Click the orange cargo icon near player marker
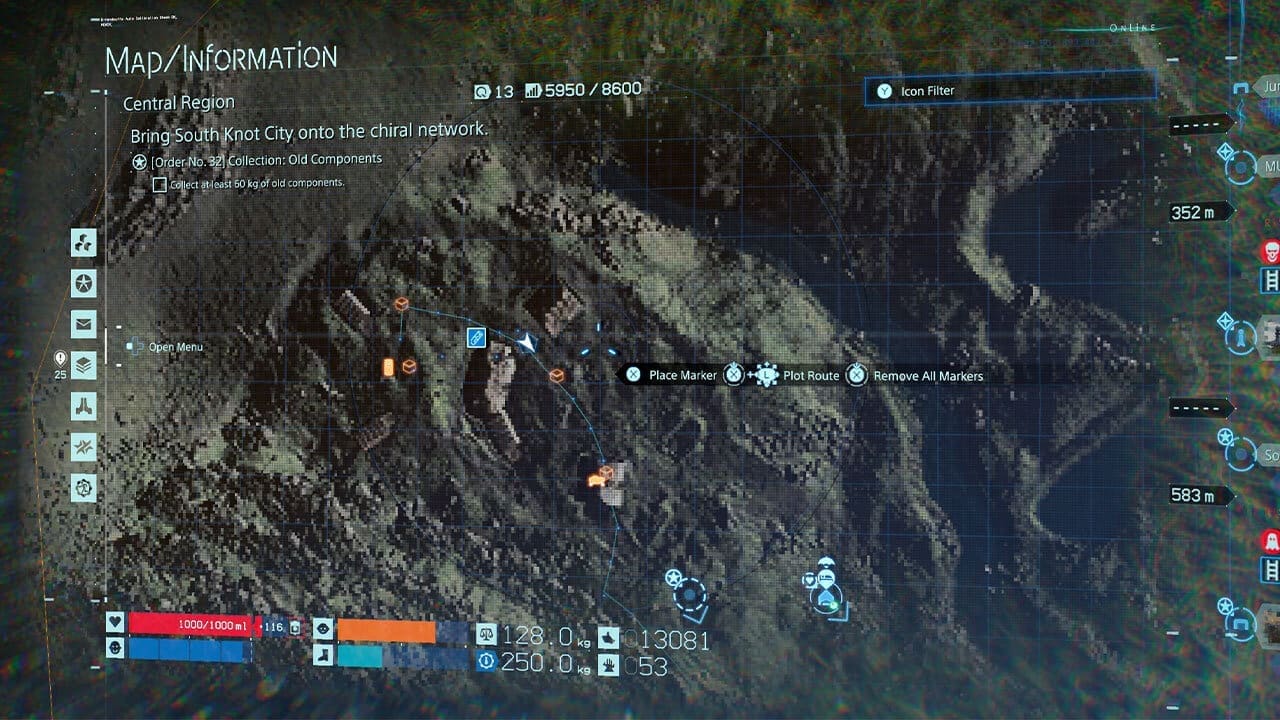The width and height of the screenshot is (1280, 720). pyautogui.click(x=556, y=375)
